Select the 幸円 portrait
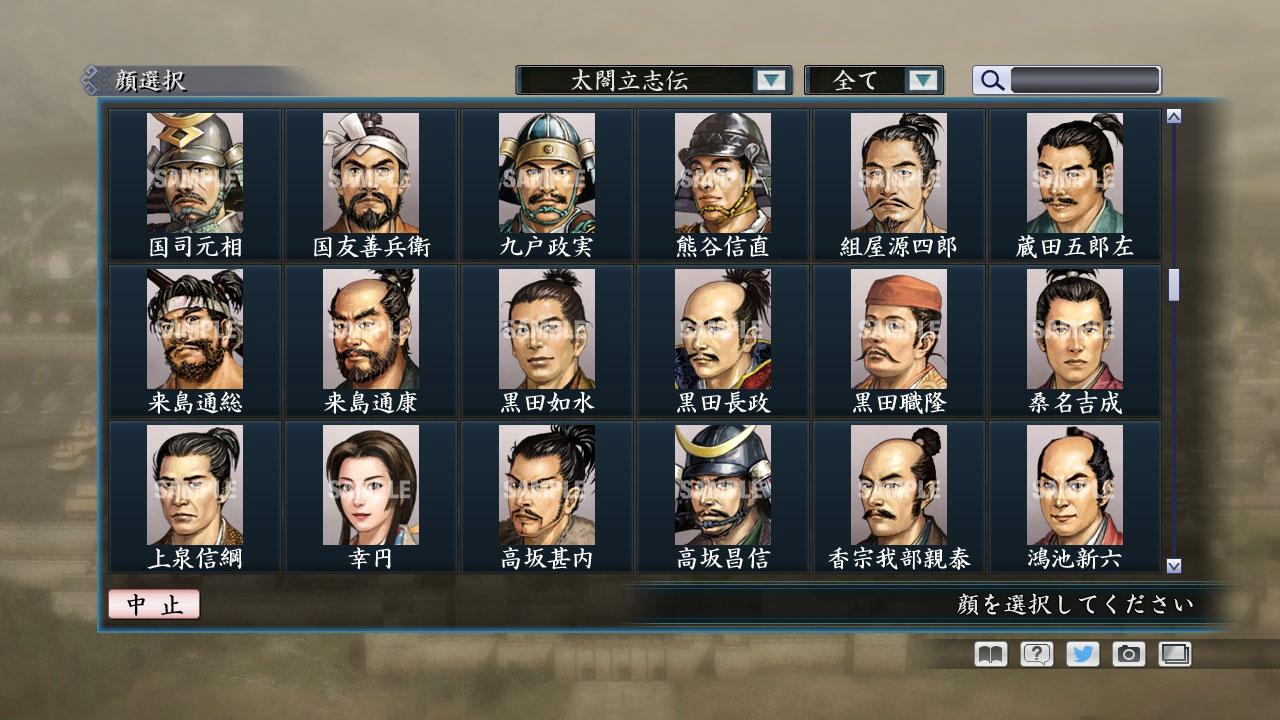1280x720 pixels. [x=370, y=485]
